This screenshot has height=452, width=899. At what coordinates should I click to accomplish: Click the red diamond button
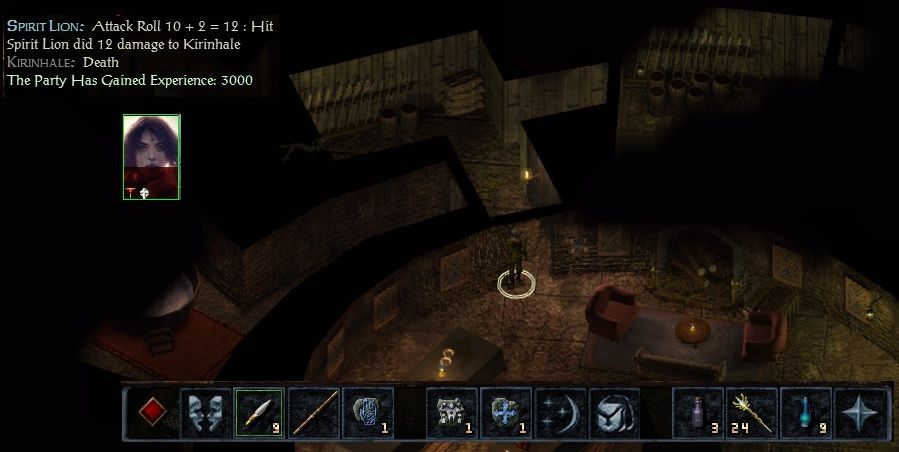click(151, 412)
